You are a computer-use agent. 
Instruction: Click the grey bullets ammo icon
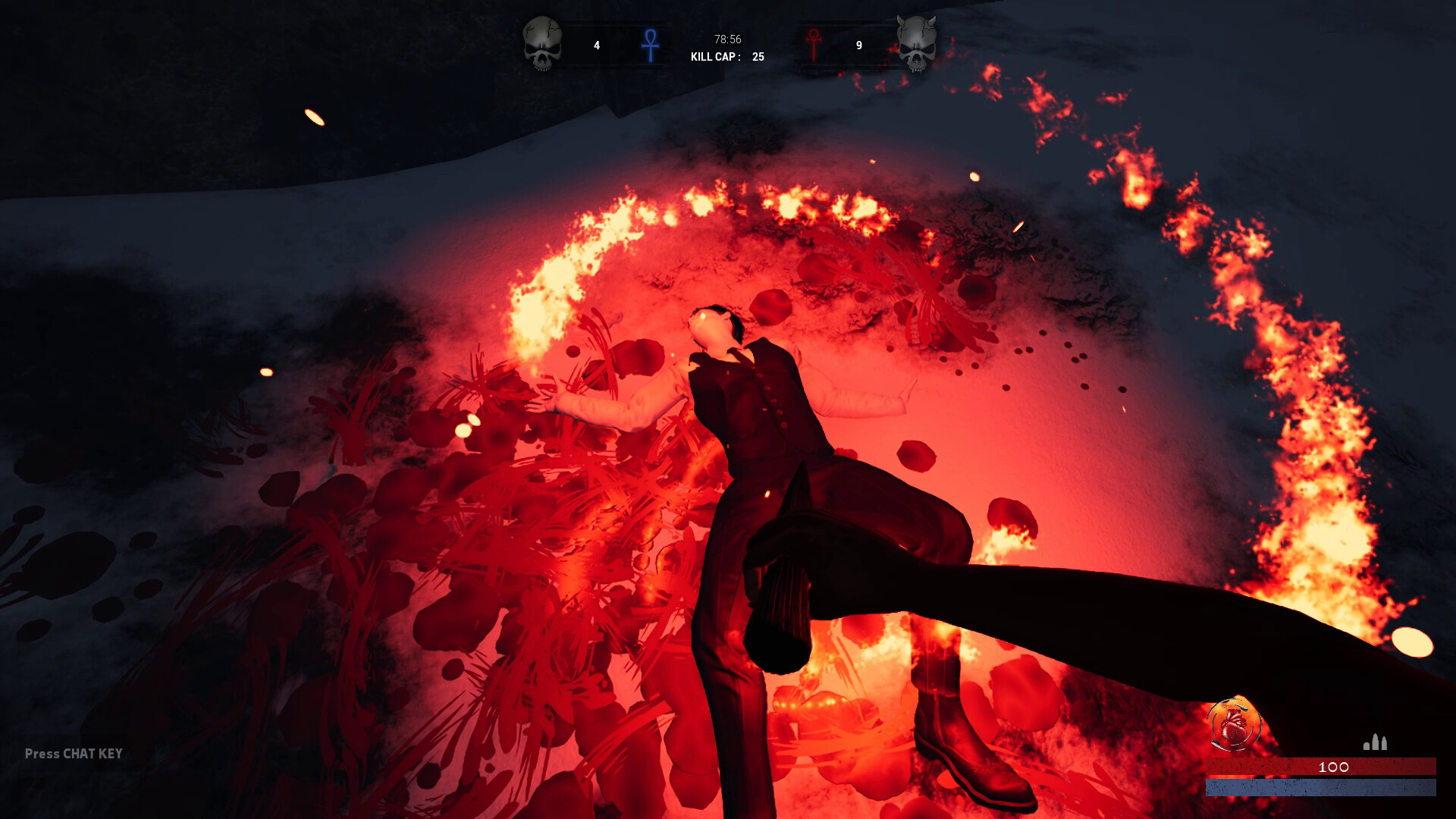[x=1375, y=742]
